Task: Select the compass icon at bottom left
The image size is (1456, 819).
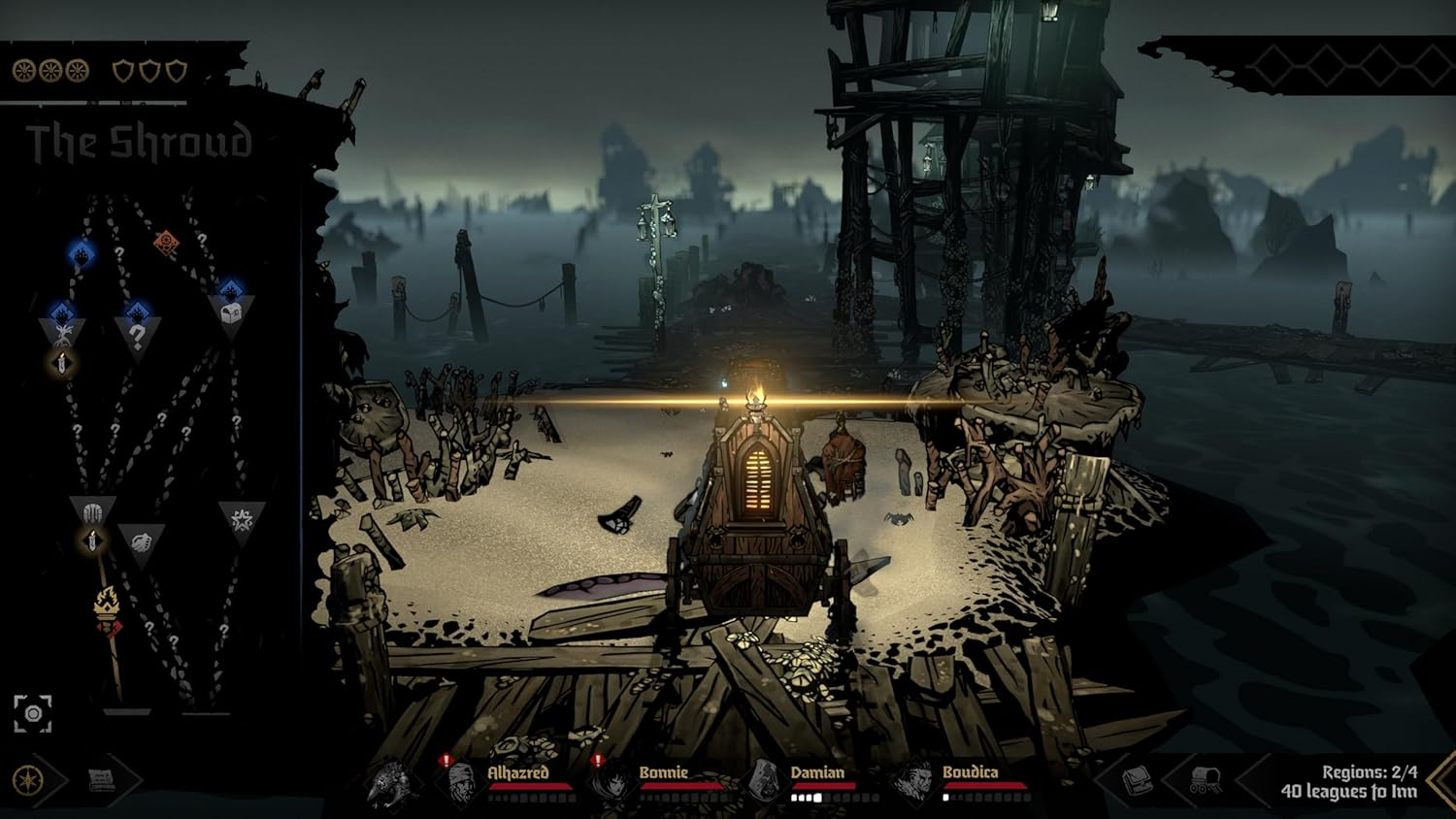Action: (27, 781)
